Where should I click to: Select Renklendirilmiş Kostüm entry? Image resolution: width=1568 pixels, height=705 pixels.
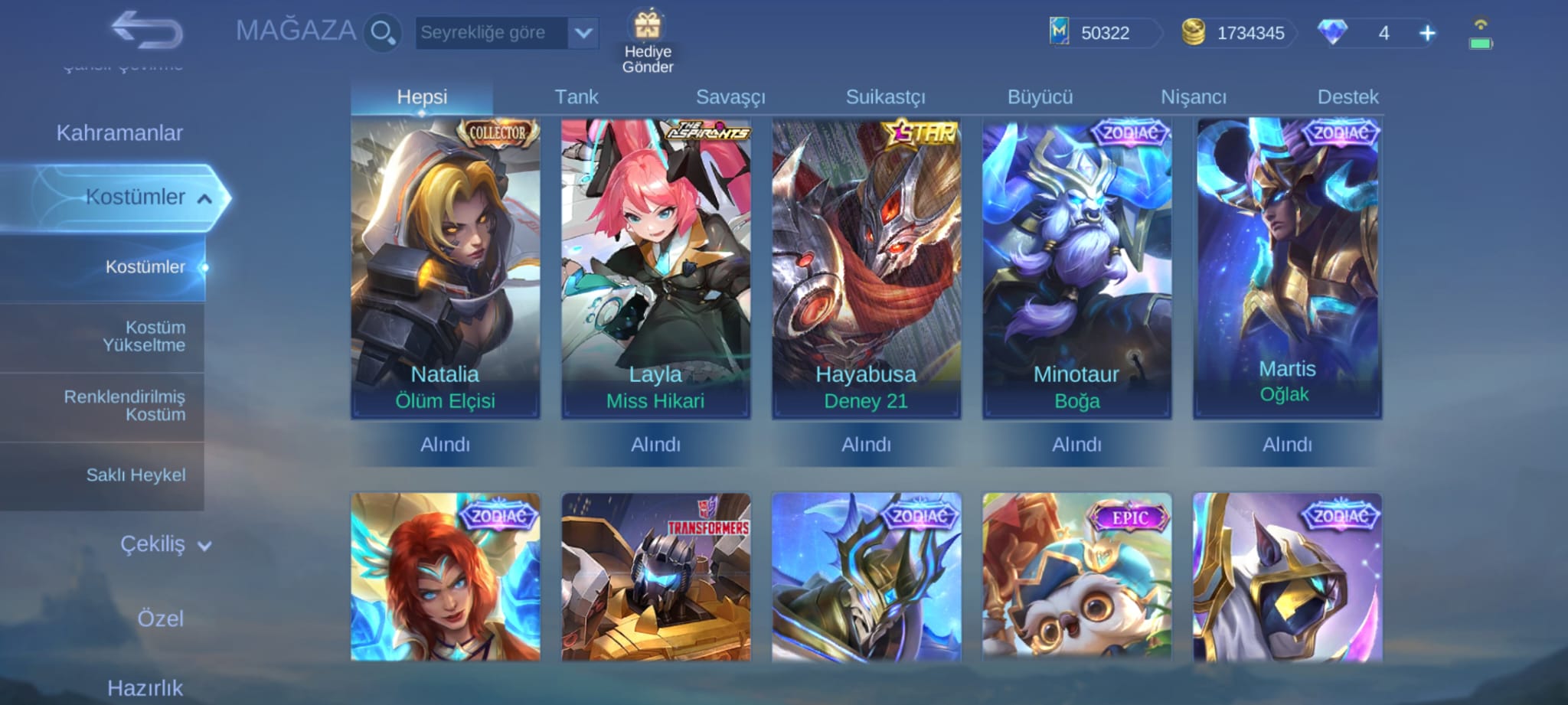[125, 406]
